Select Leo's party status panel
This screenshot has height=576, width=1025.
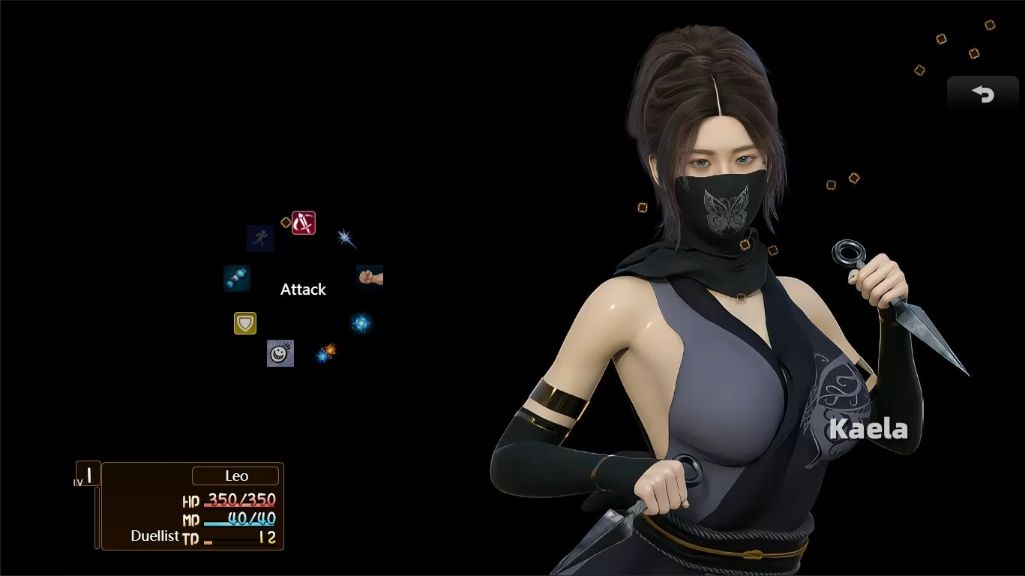pyautogui.click(x=190, y=506)
